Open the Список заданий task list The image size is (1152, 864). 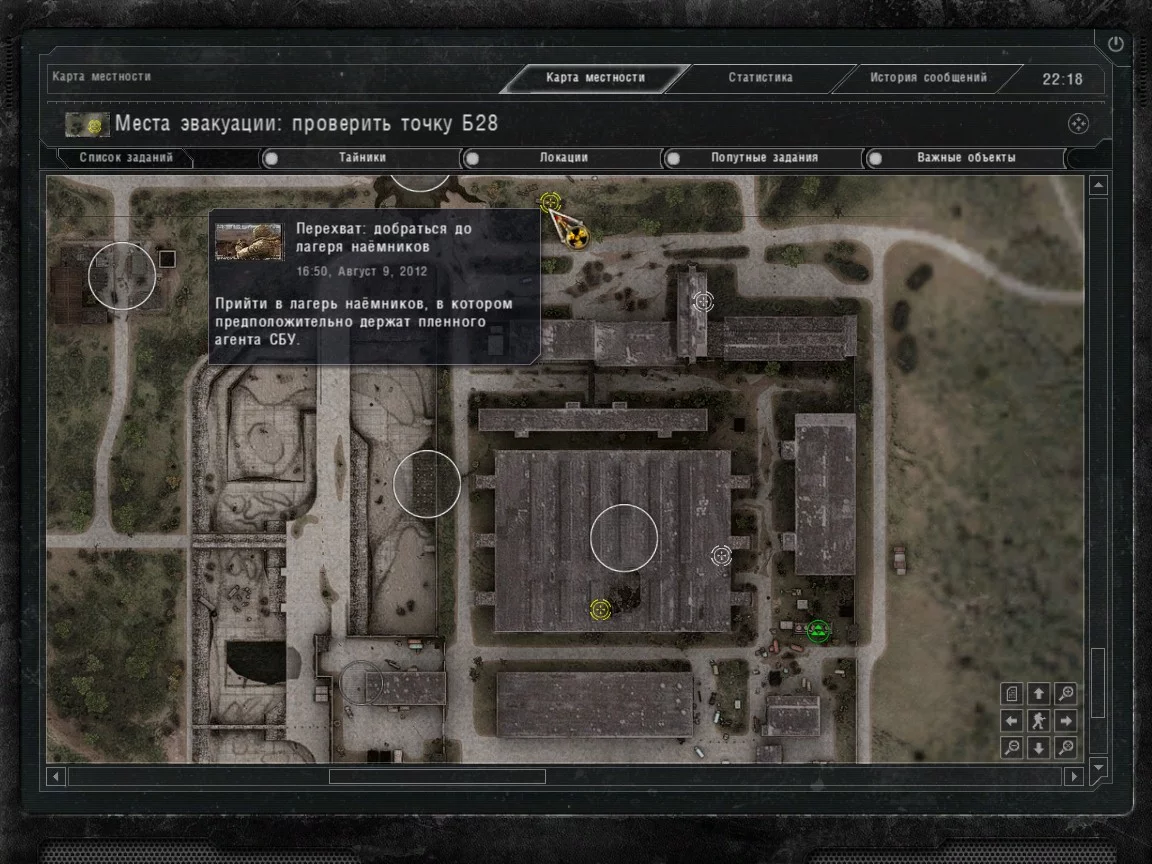(x=126, y=158)
